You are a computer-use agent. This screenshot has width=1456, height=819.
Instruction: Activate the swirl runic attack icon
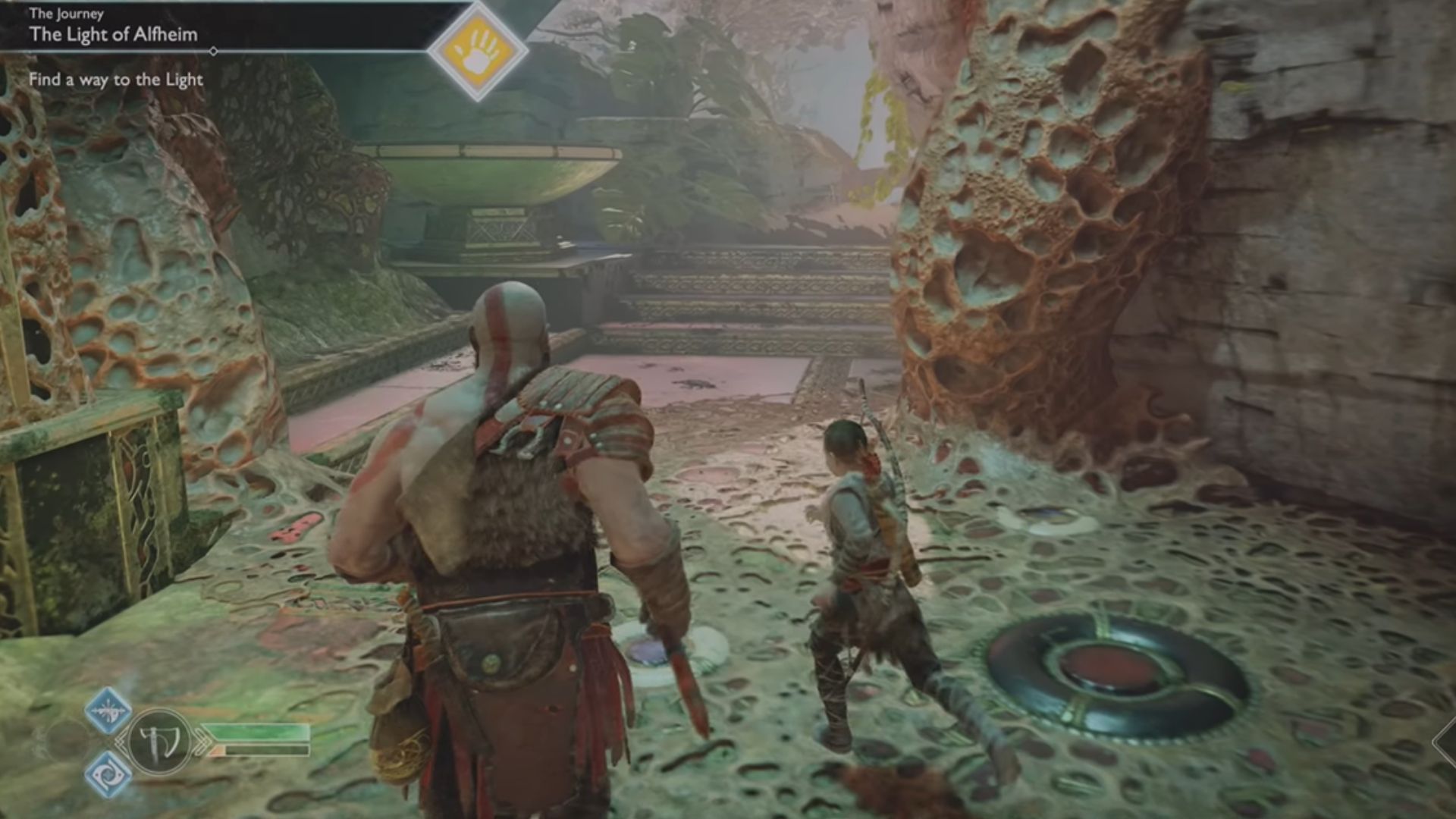tap(108, 774)
